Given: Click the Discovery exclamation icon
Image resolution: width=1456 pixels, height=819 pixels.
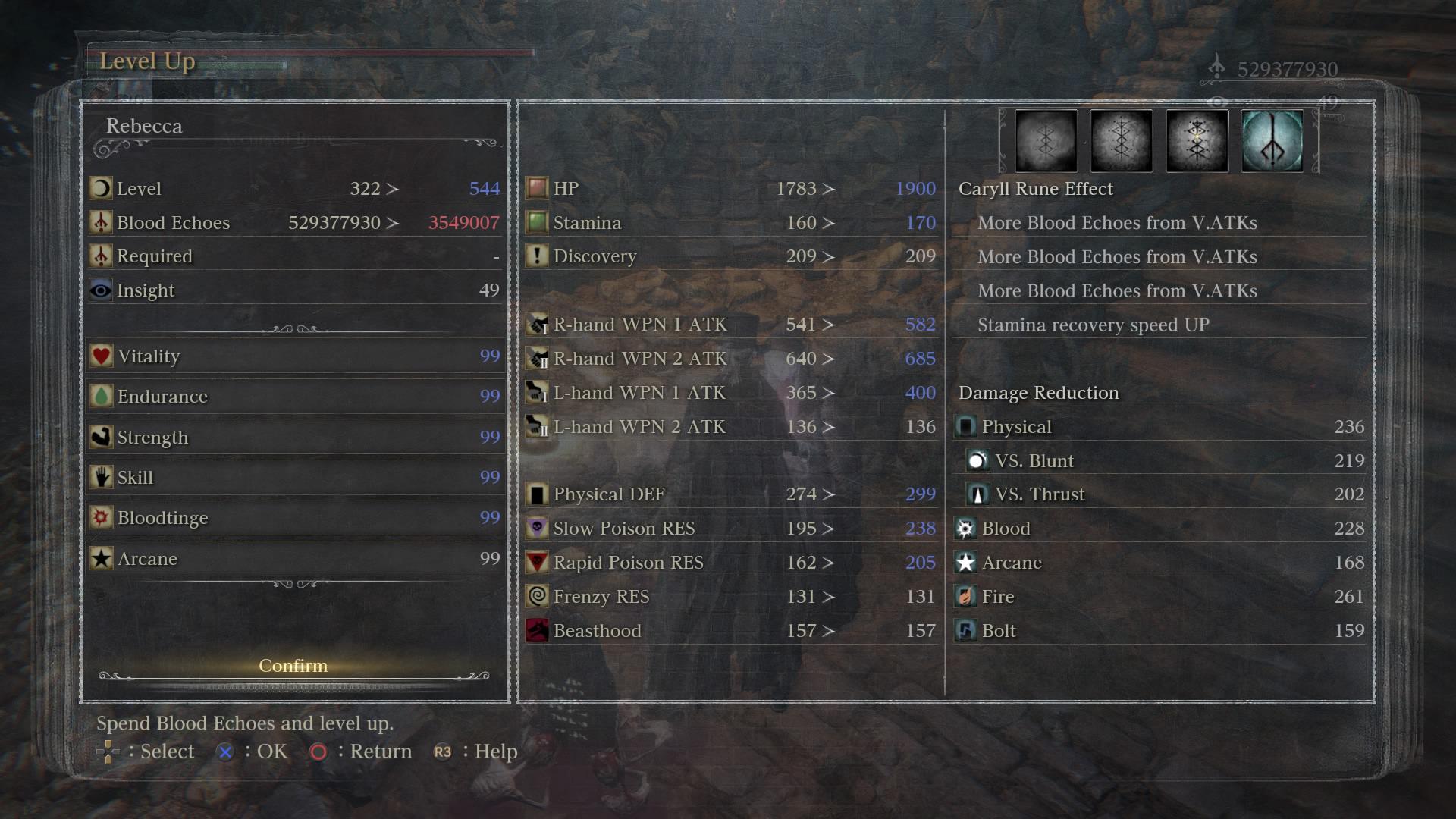Looking at the screenshot, I should [x=538, y=256].
